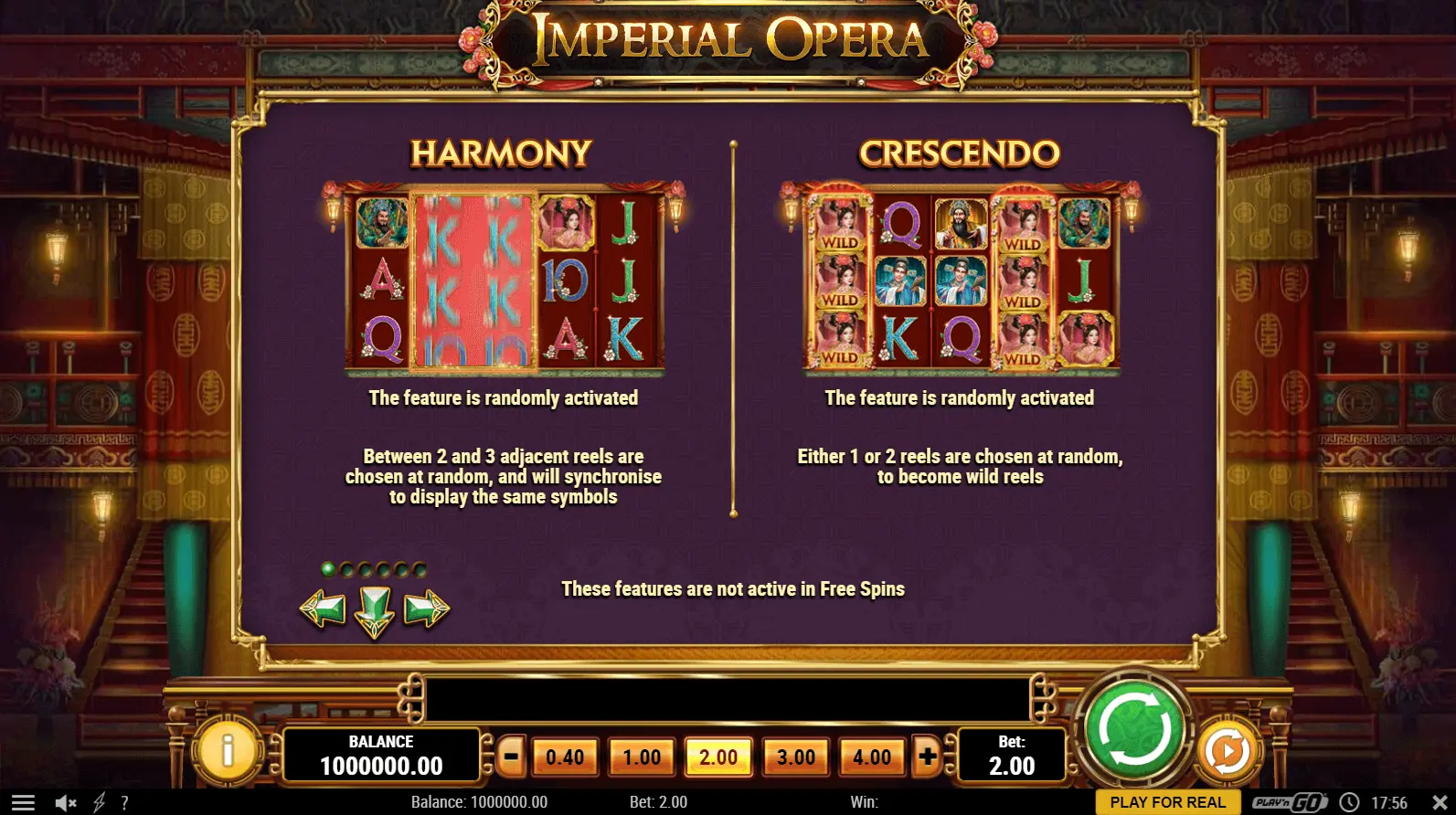The image size is (1456, 815).
Task: Decrease the bet with the minus button
Action: coord(511,757)
